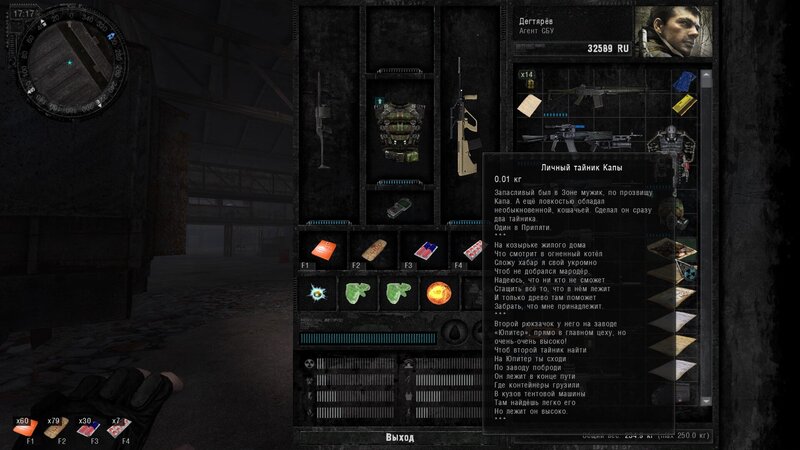Use the red-blue pill pack in F3 slot
Image resolution: width=800 pixels, height=450 pixels.
coord(412,250)
